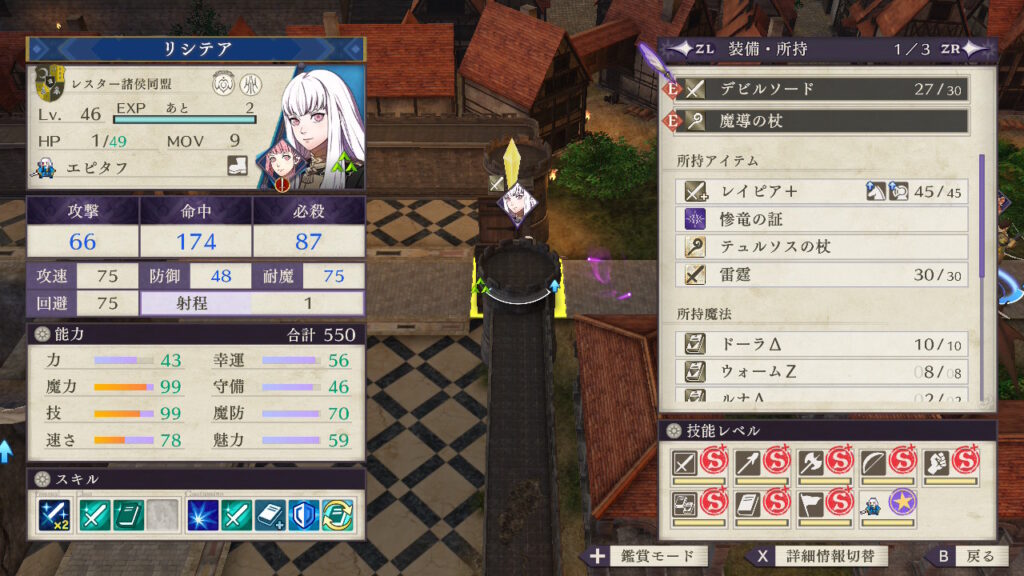This screenshot has height=576, width=1024.
Task: Click the book with circular arrows skill
Action: click(338, 515)
